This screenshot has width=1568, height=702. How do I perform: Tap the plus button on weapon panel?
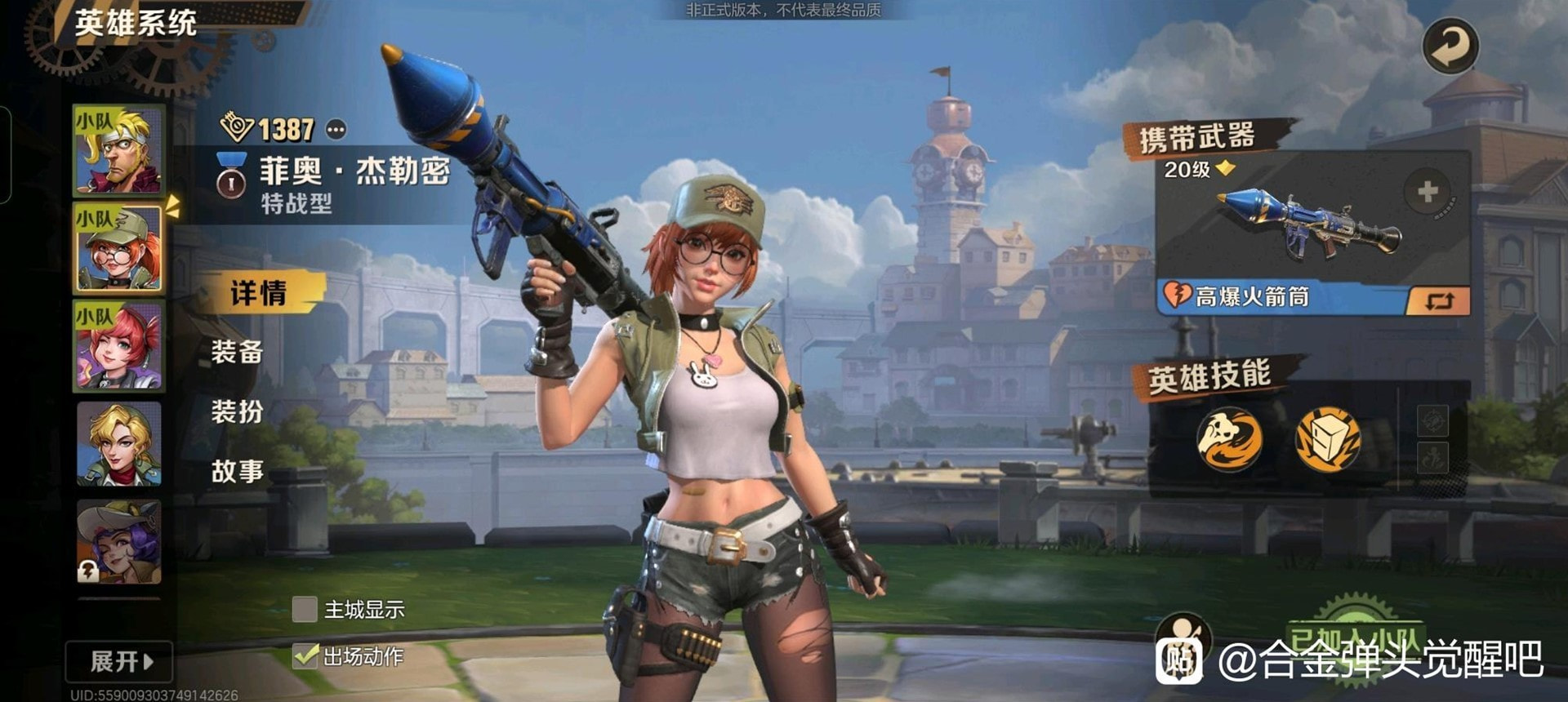click(1427, 193)
